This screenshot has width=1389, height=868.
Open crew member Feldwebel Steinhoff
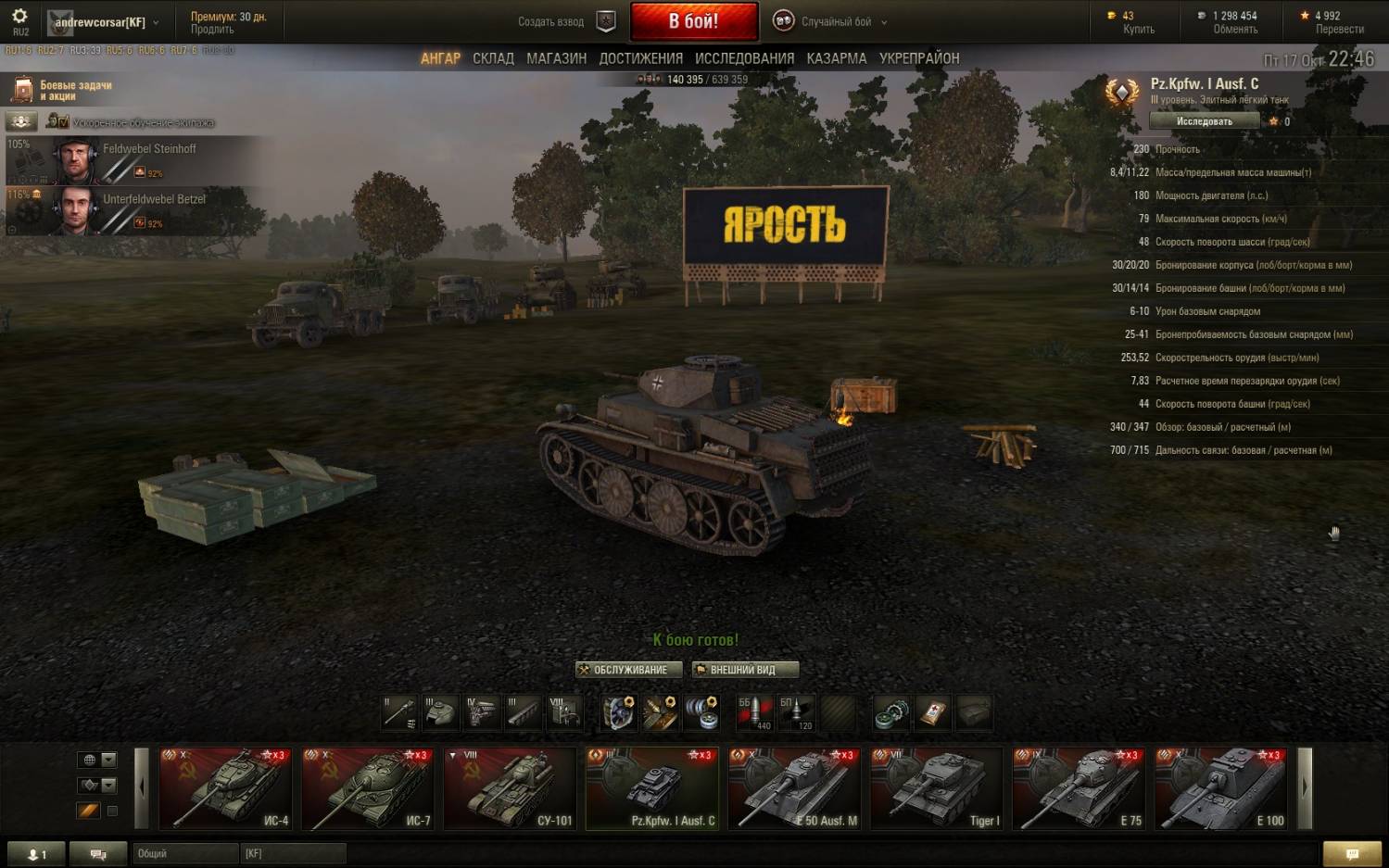click(x=139, y=160)
